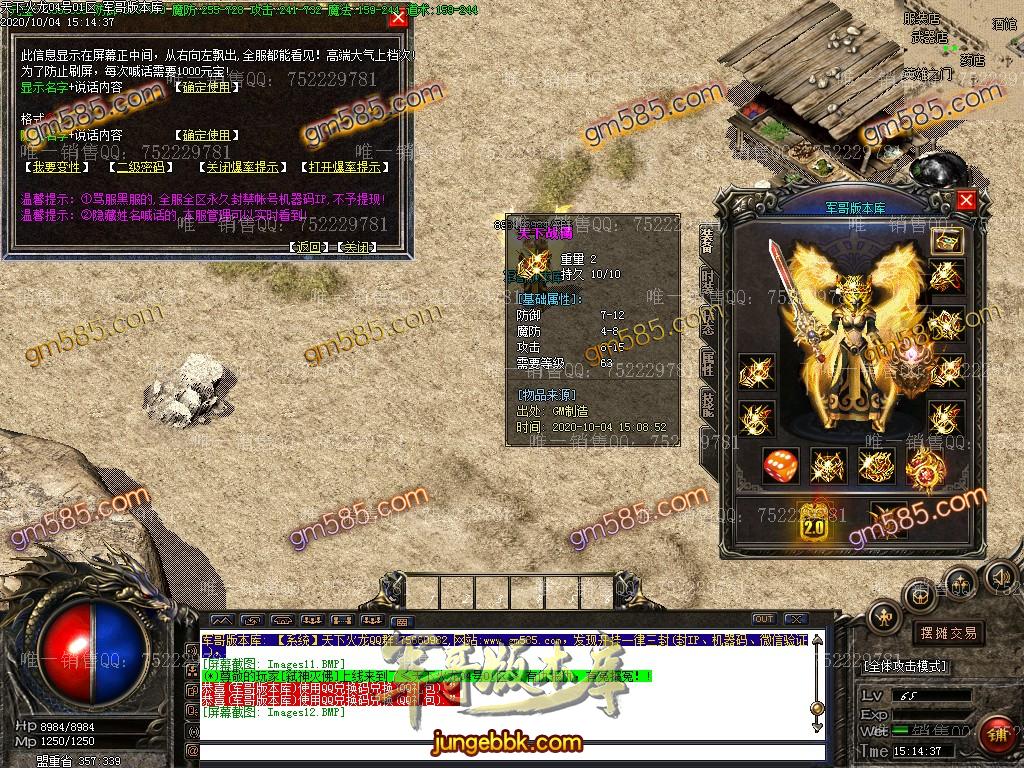
Task: Click the OUT button above chat
Action: coord(764,619)
